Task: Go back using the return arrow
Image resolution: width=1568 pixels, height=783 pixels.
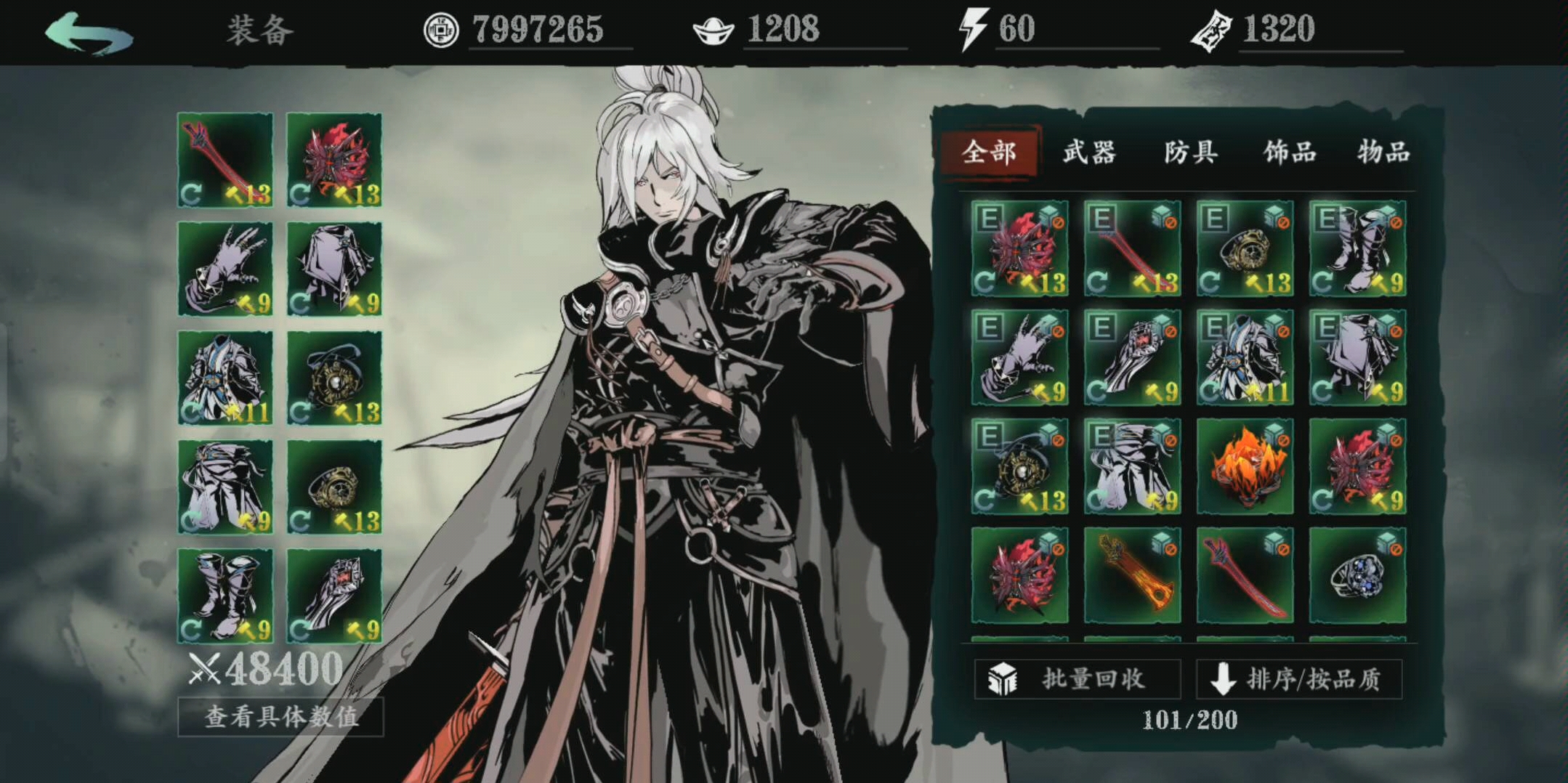Action: 89,33
